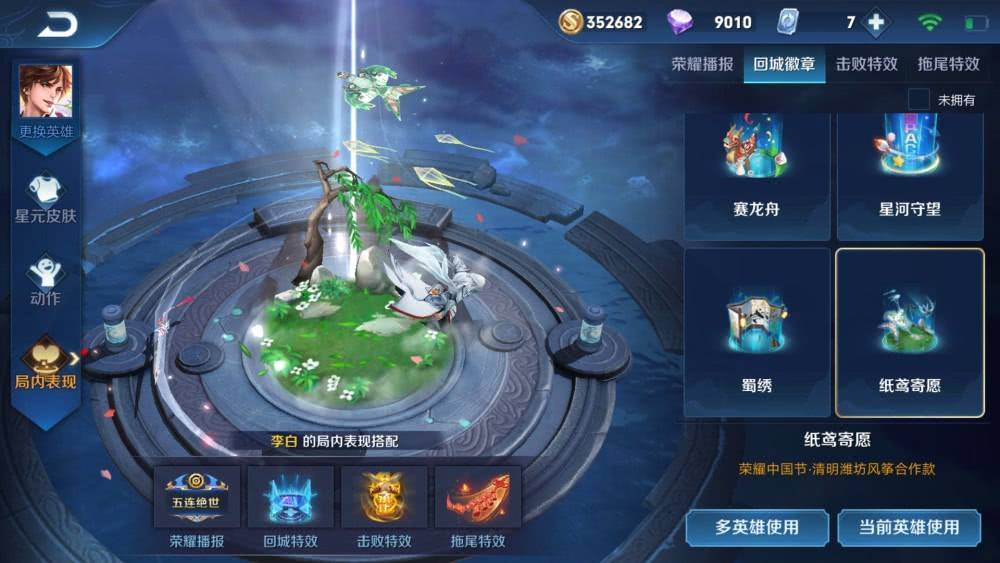1000x563 pixels.
Task: Click the 当前英雄使用 button
Action: click(910, 527)
